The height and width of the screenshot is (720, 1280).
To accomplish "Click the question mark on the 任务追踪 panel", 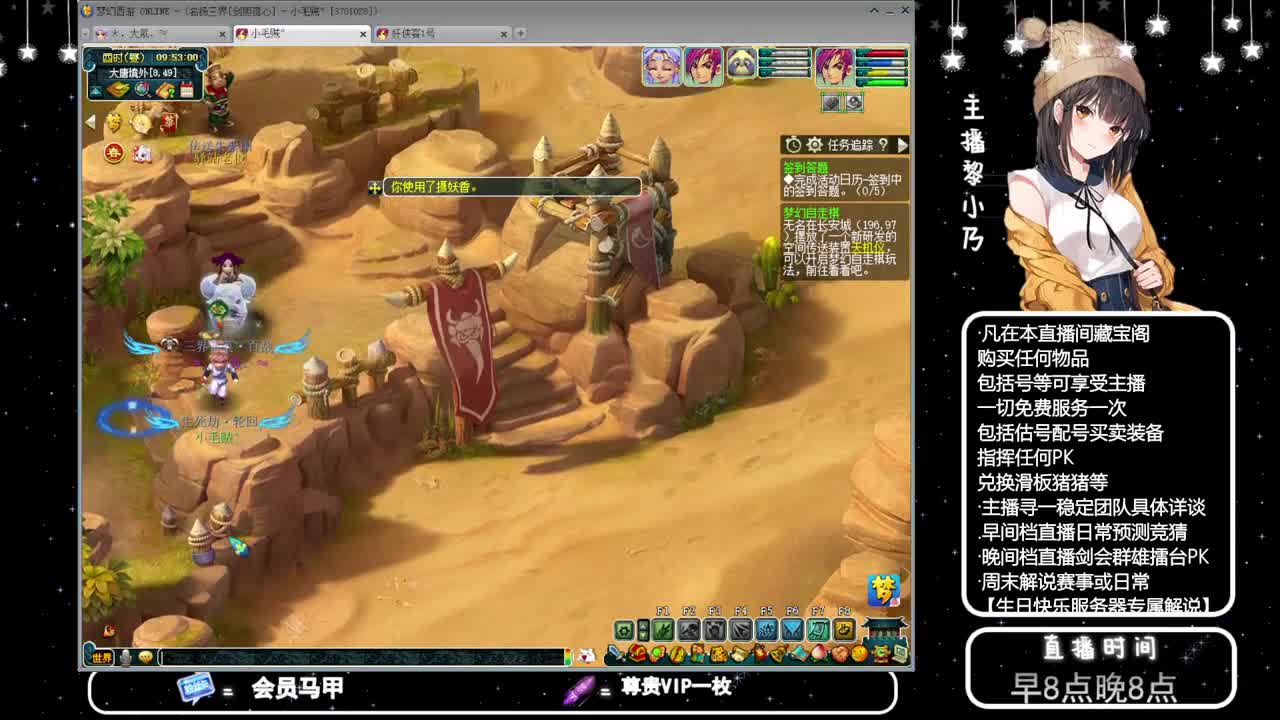I will click(884, 146).
